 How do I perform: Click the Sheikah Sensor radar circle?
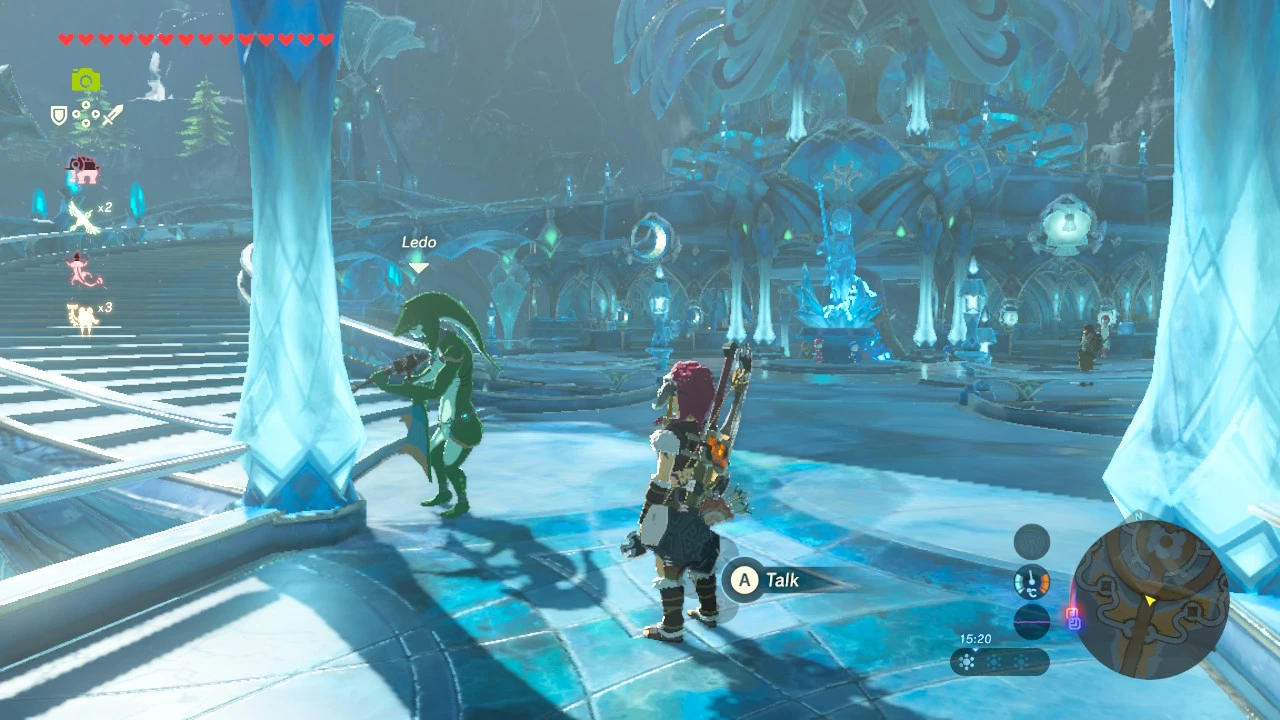pos(1032,542)
